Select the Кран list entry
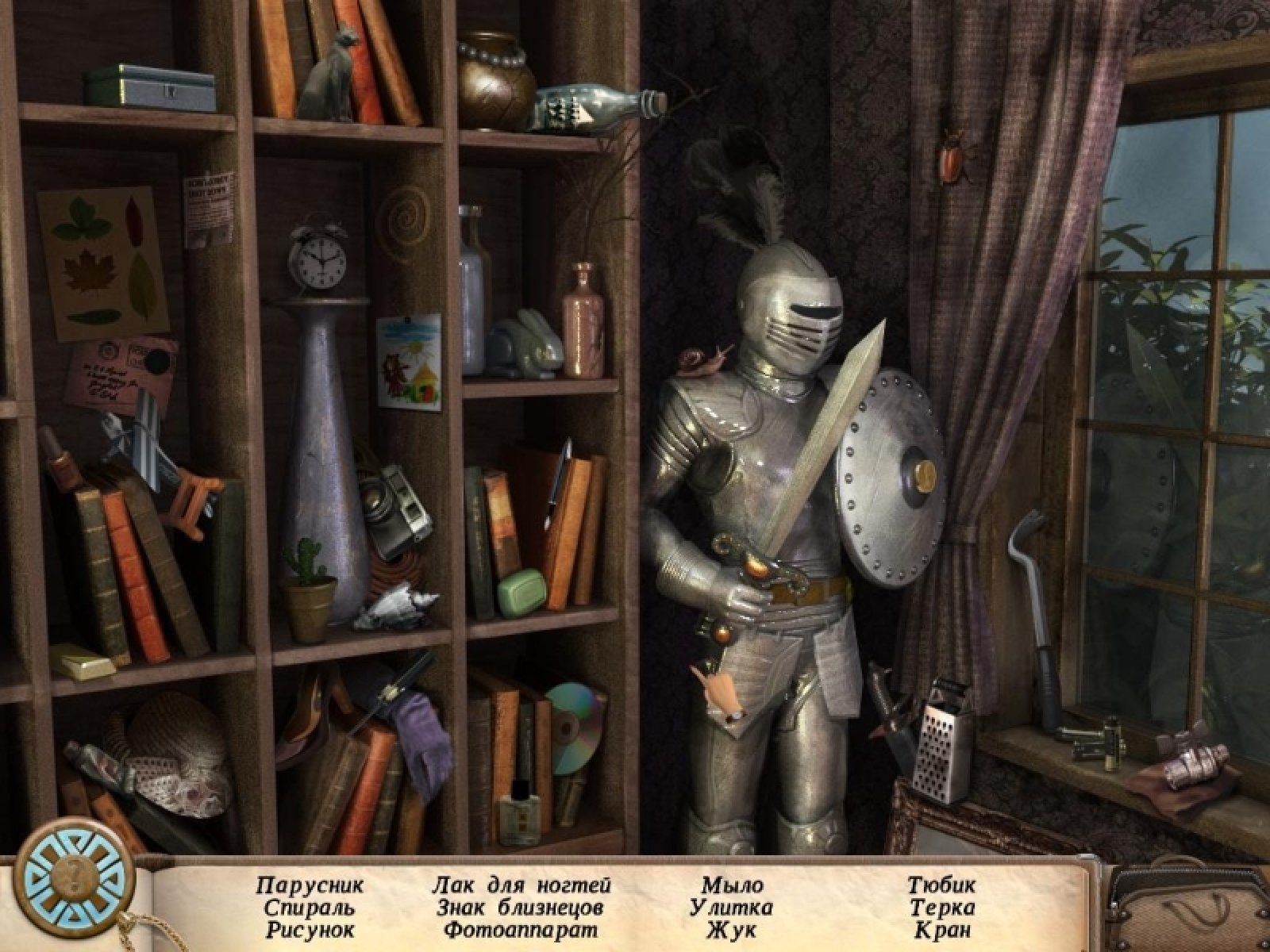 click(x=941, y=929)
